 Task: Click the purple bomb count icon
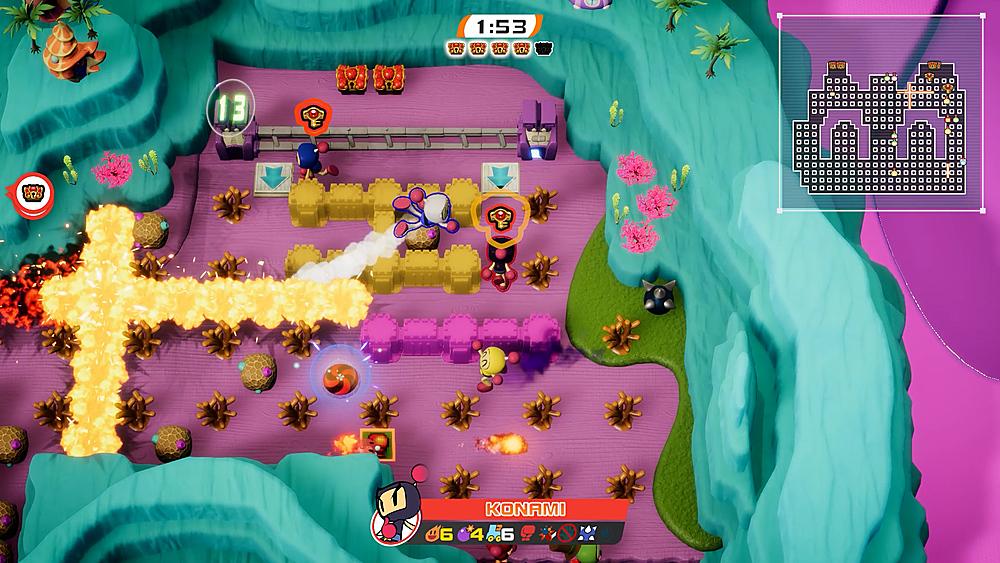click(x=463, y=532)
